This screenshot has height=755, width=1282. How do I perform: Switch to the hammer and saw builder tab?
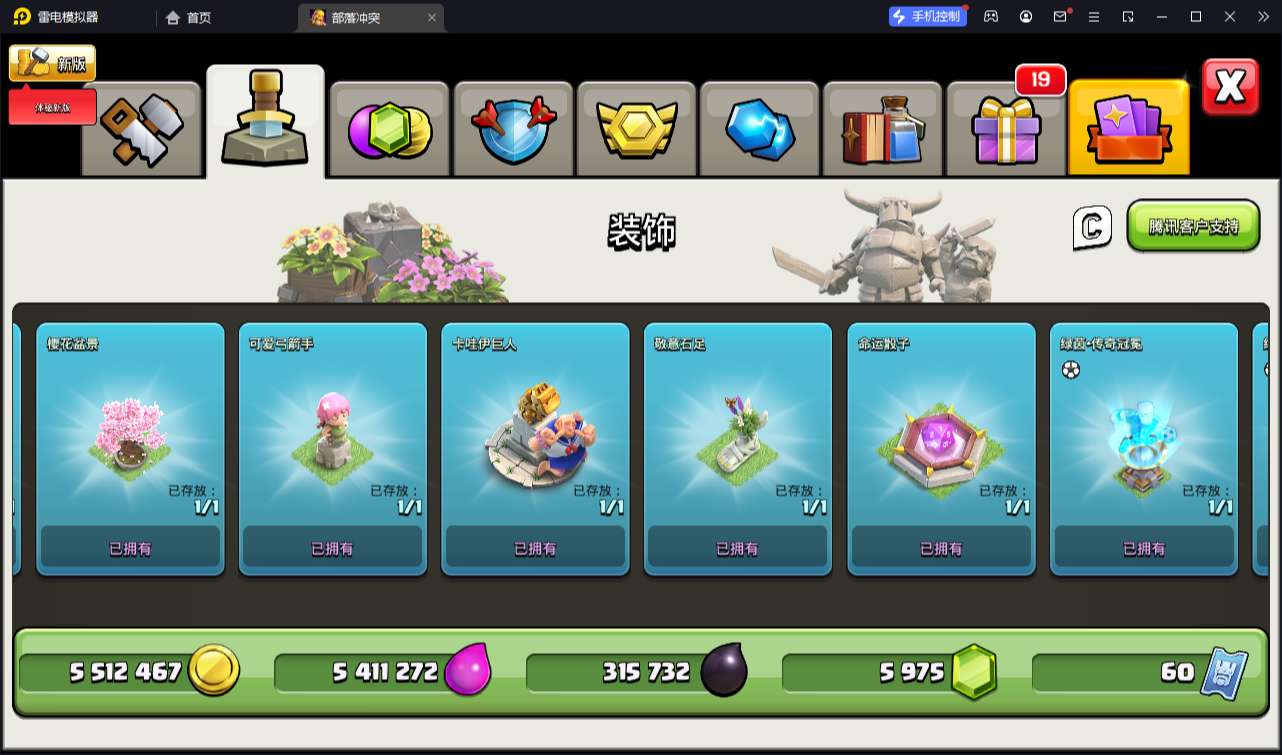tap(141, 128)
